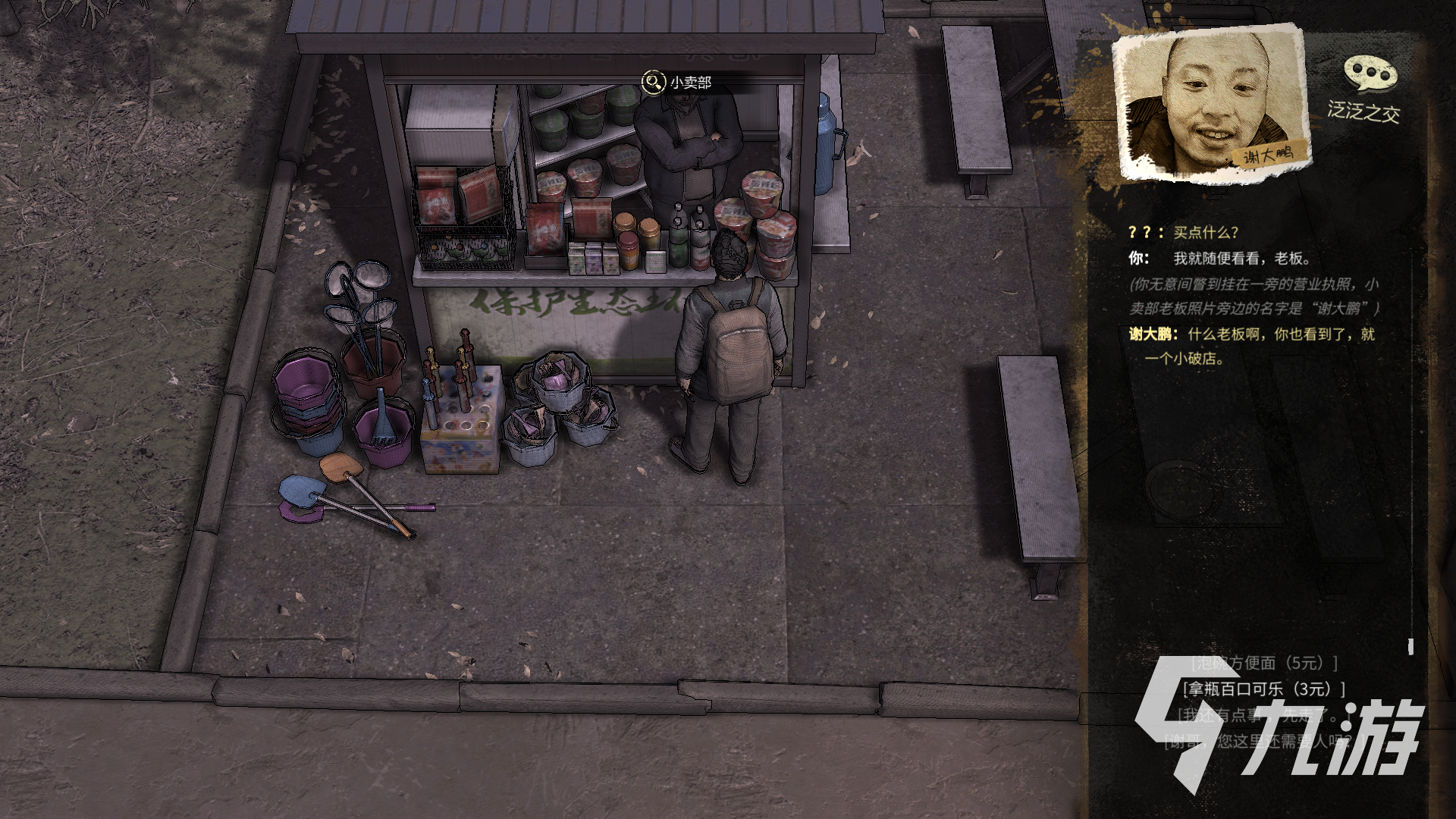Viewport: 1456px width, 819px height.
Task: Select the 拿瓶百口可乐 (3元) reply
Action: pos(1263,689)
